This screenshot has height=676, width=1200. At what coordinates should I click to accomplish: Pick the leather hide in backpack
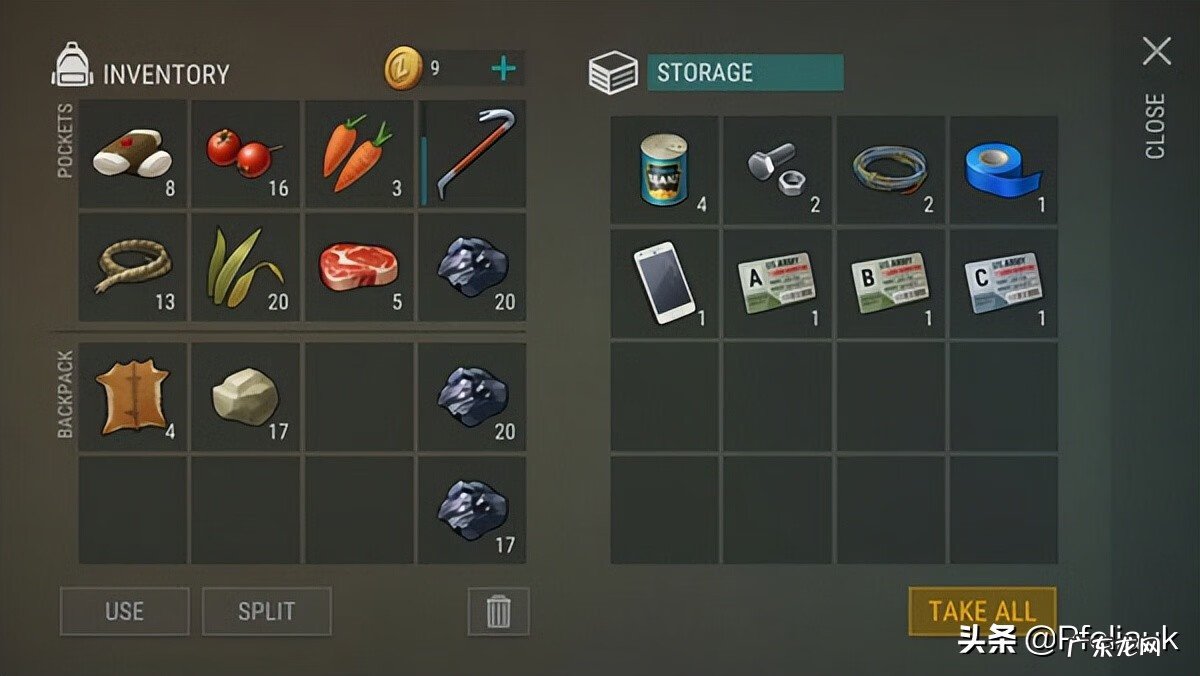click(133, 397)
